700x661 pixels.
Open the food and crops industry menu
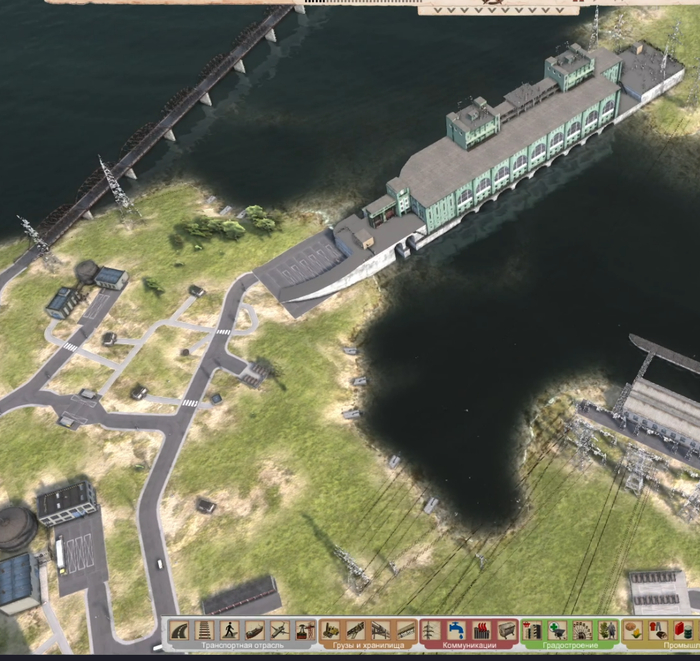tap(633, 630)
